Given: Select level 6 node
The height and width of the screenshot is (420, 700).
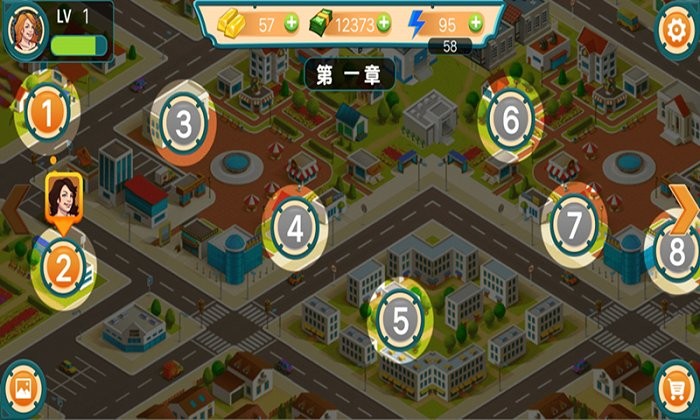Looking at the screenshot, I should 510,123.
